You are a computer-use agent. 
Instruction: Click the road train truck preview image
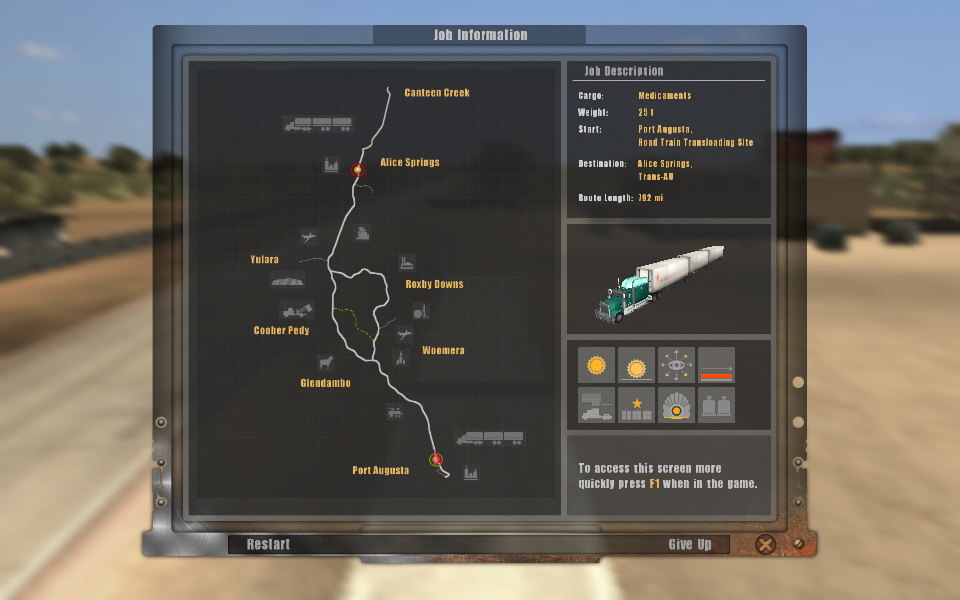click(x=668, y=280)
